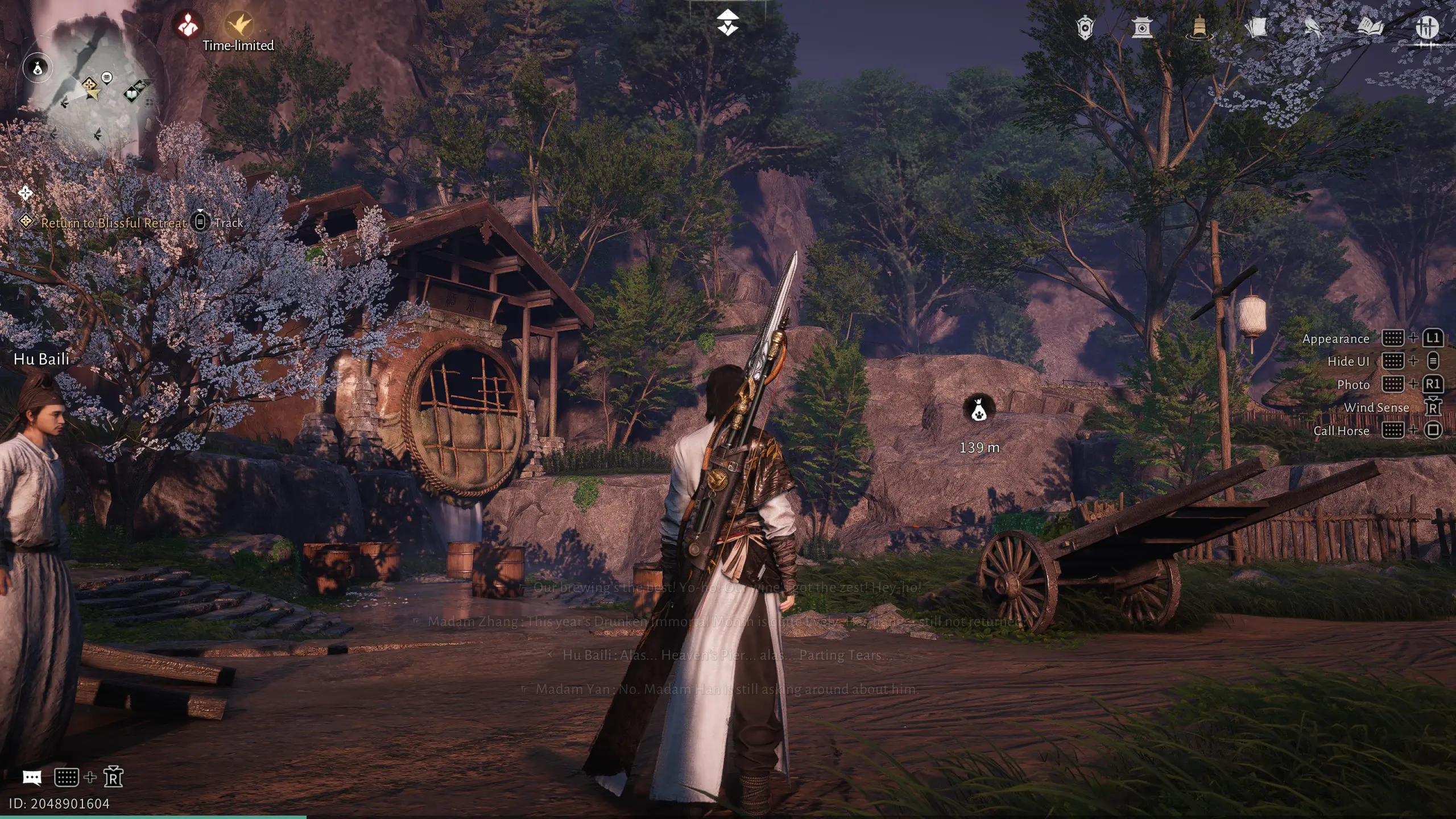Click the white flower quest tracker icon

(x=25, y=193)
